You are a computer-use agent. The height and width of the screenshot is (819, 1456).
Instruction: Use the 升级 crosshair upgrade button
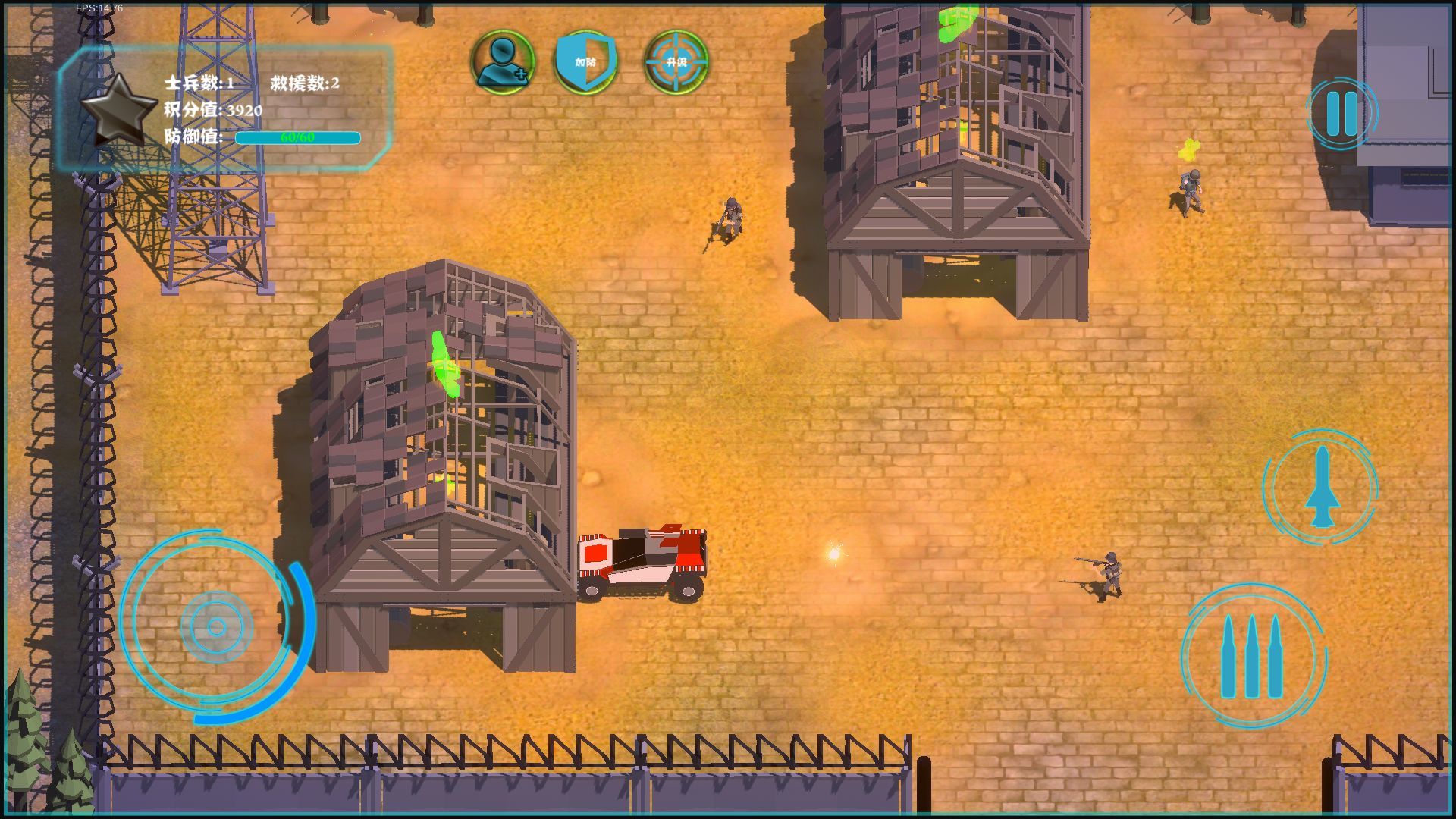676,61
